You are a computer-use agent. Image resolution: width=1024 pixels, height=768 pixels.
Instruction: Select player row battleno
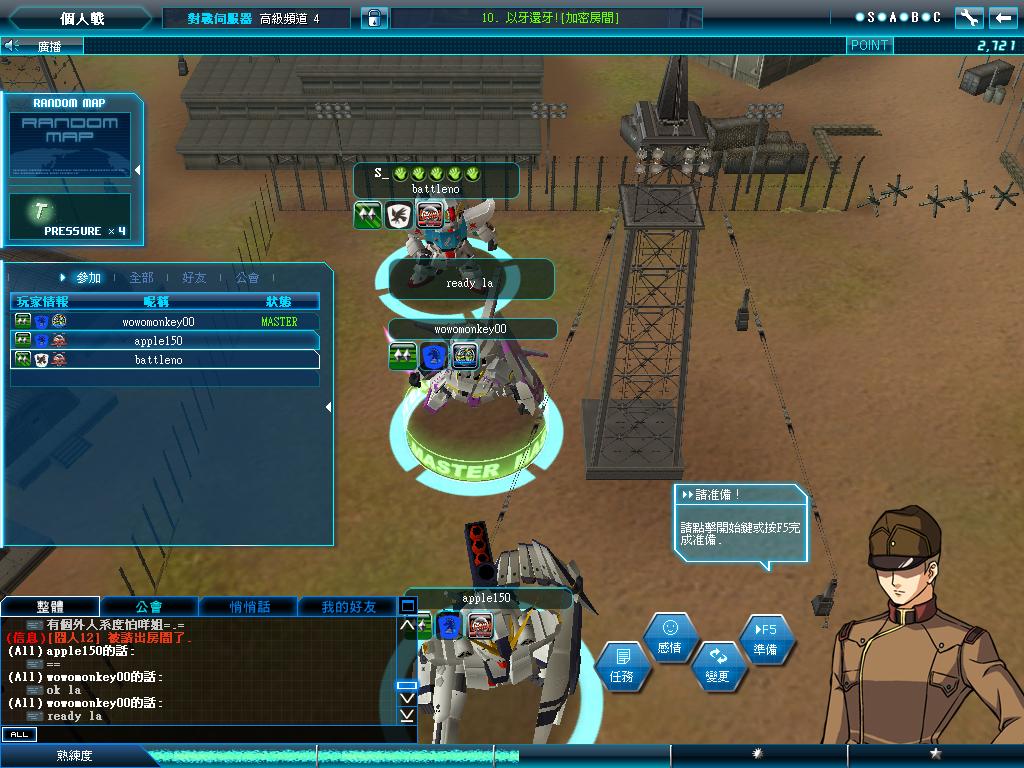click(x=165, y=360)
